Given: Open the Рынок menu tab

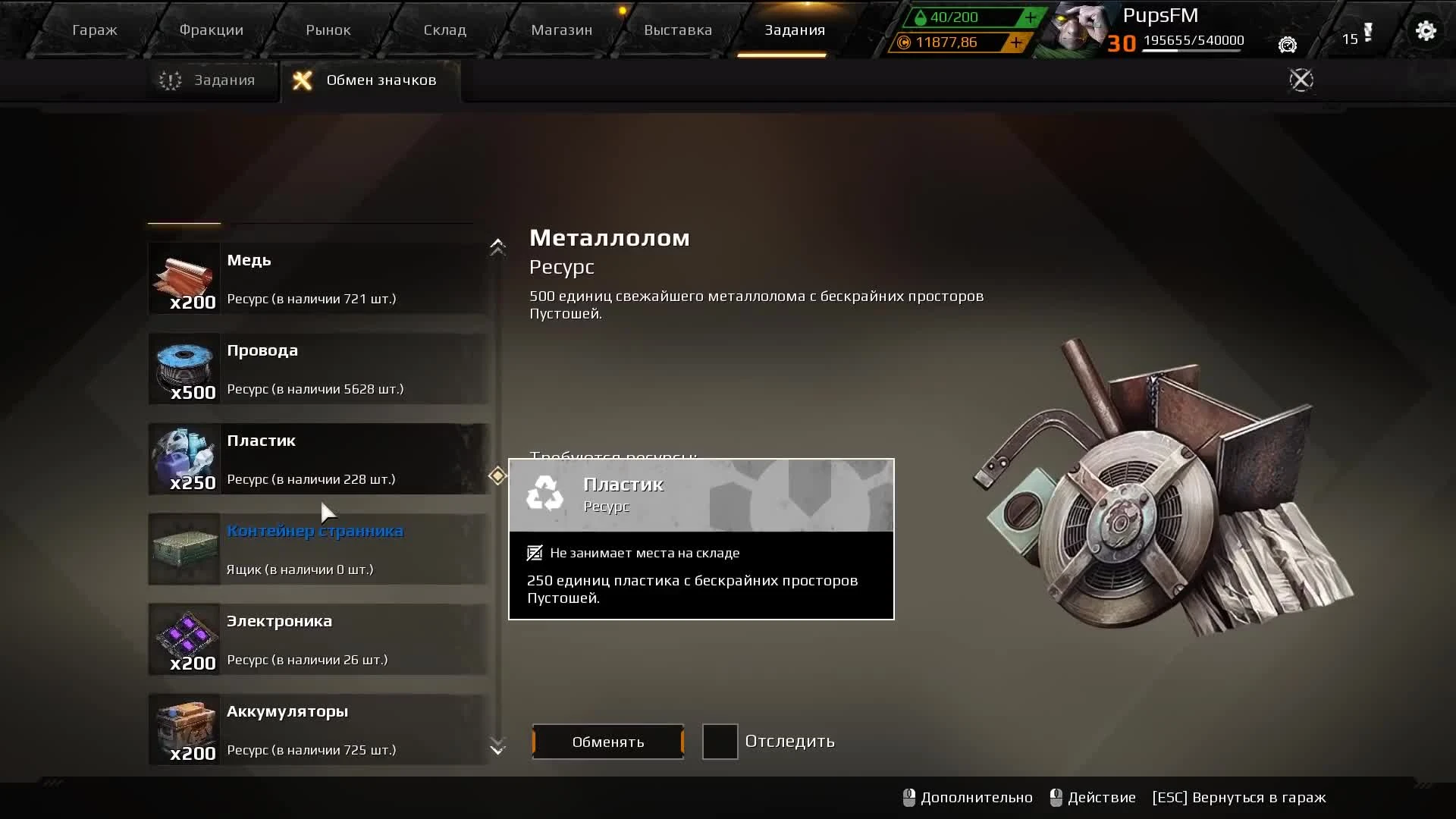Looking at the screenshot, I should coord(327,30).
